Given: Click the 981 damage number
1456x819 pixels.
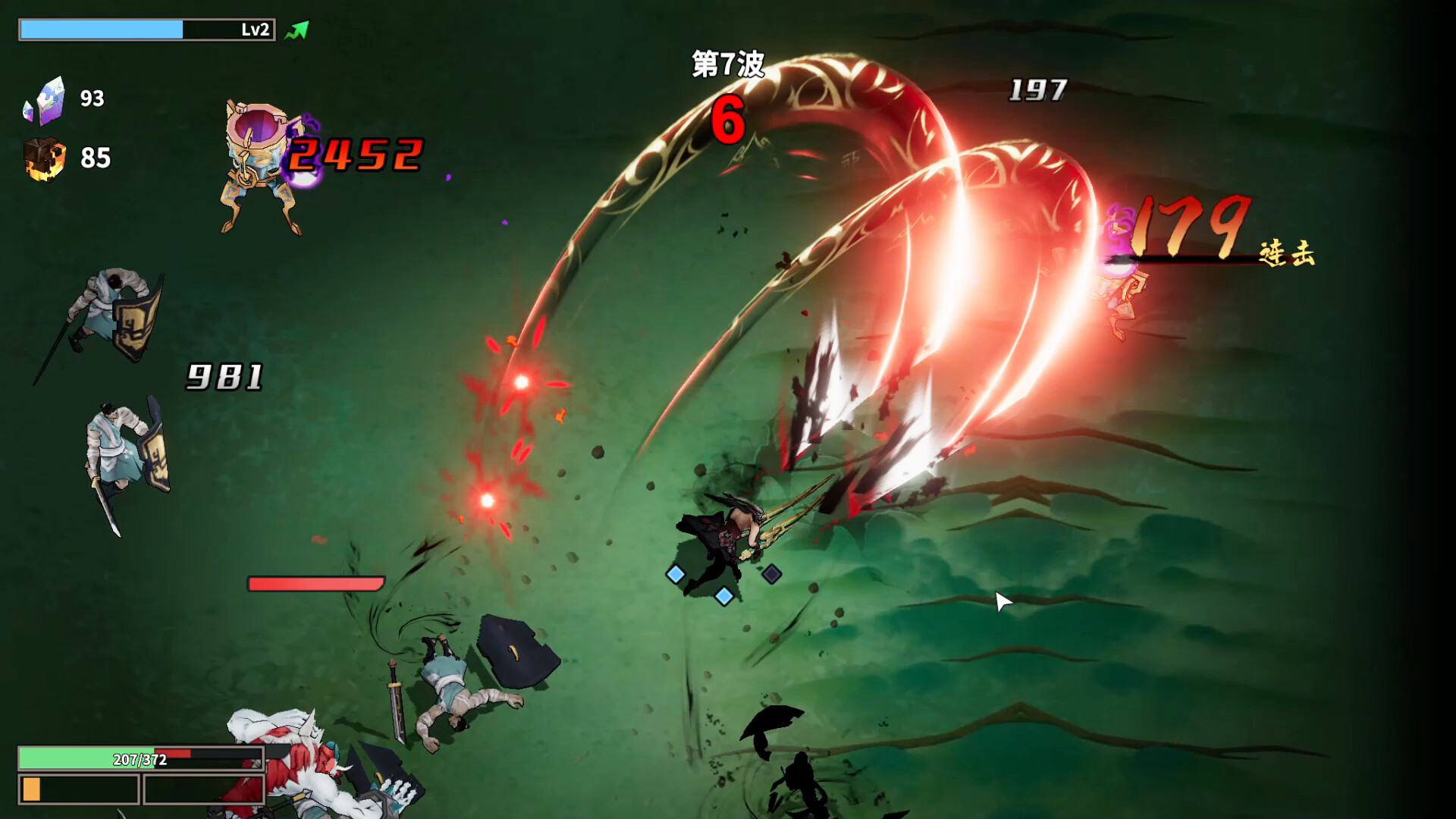Looking at the screenshot, I should (224, 375).
